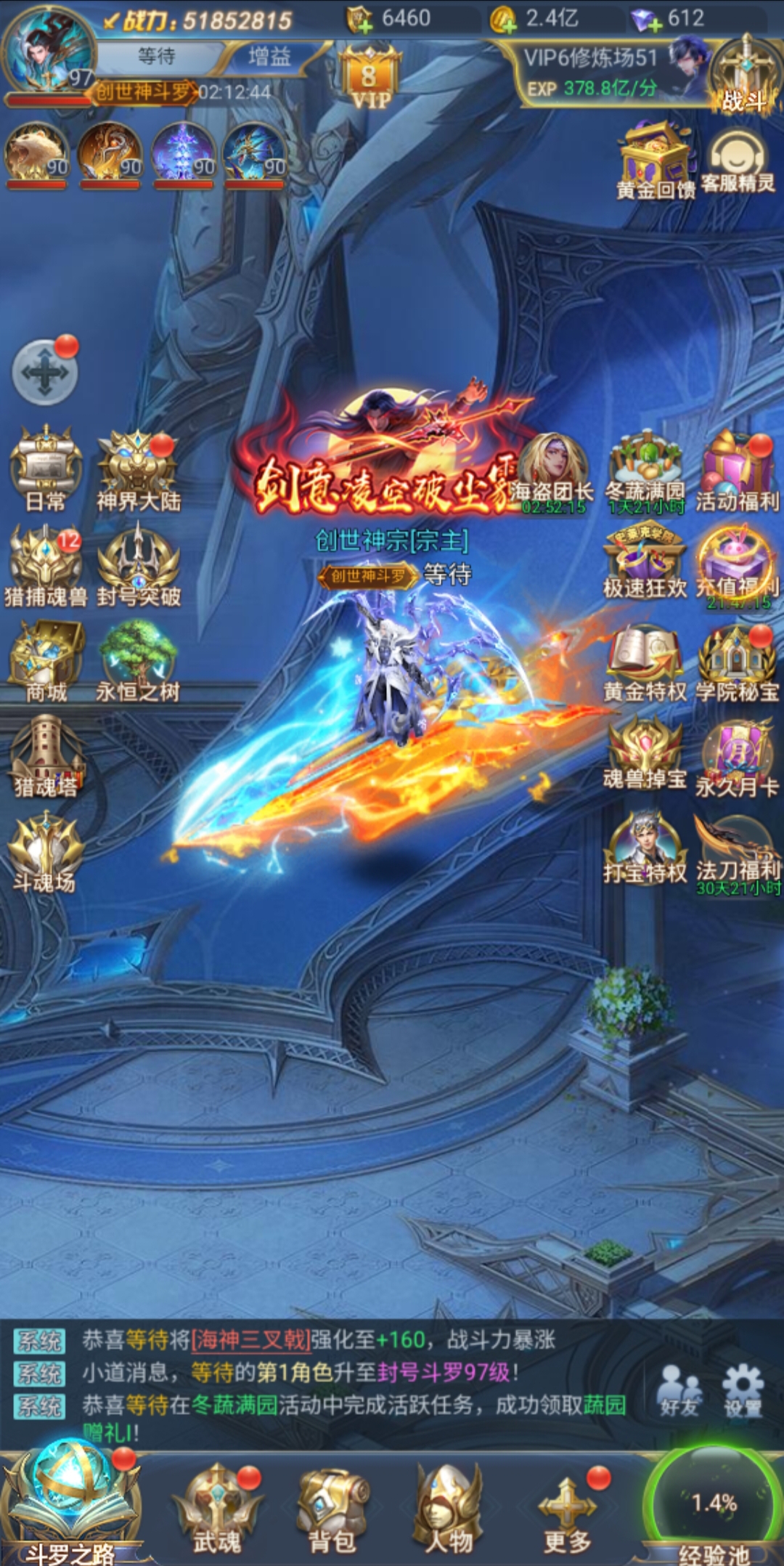
Task: Open the 斗魂场 arena icon
Action: pos(45,850)
